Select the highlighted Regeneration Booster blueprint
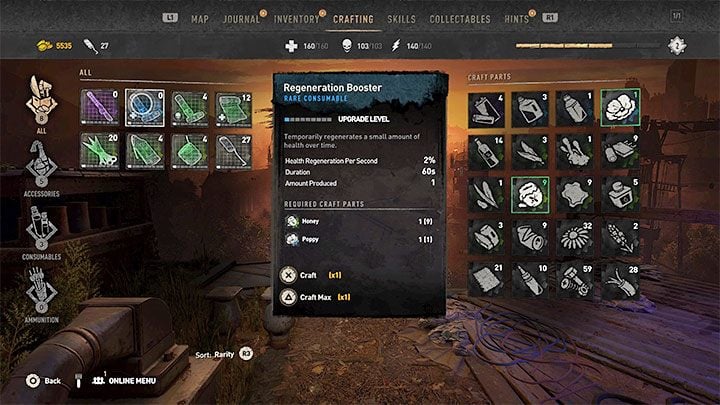Screen dimensions: 720x405 point(144,108)
